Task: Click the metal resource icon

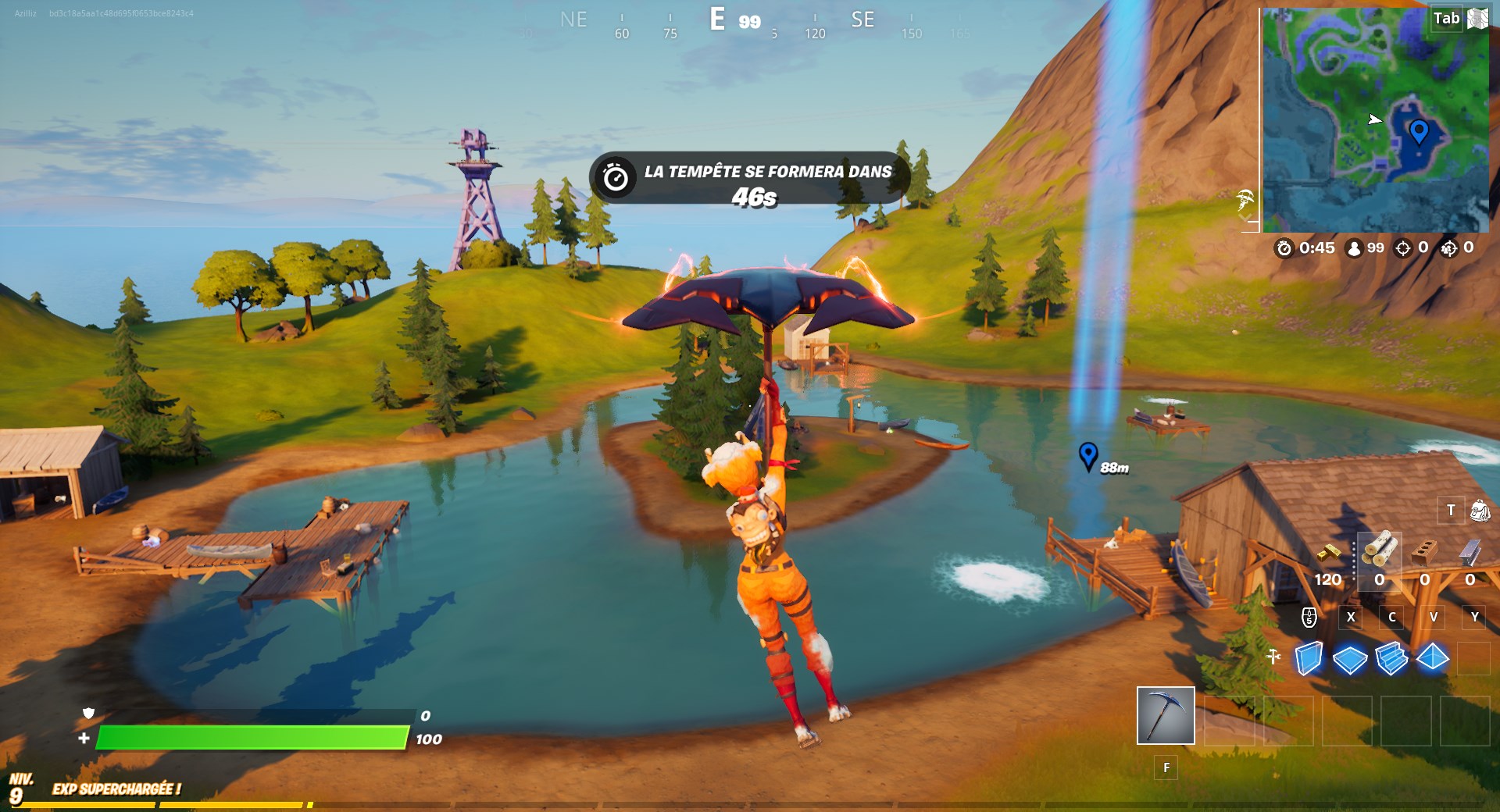Action: tap(1470, 552)
